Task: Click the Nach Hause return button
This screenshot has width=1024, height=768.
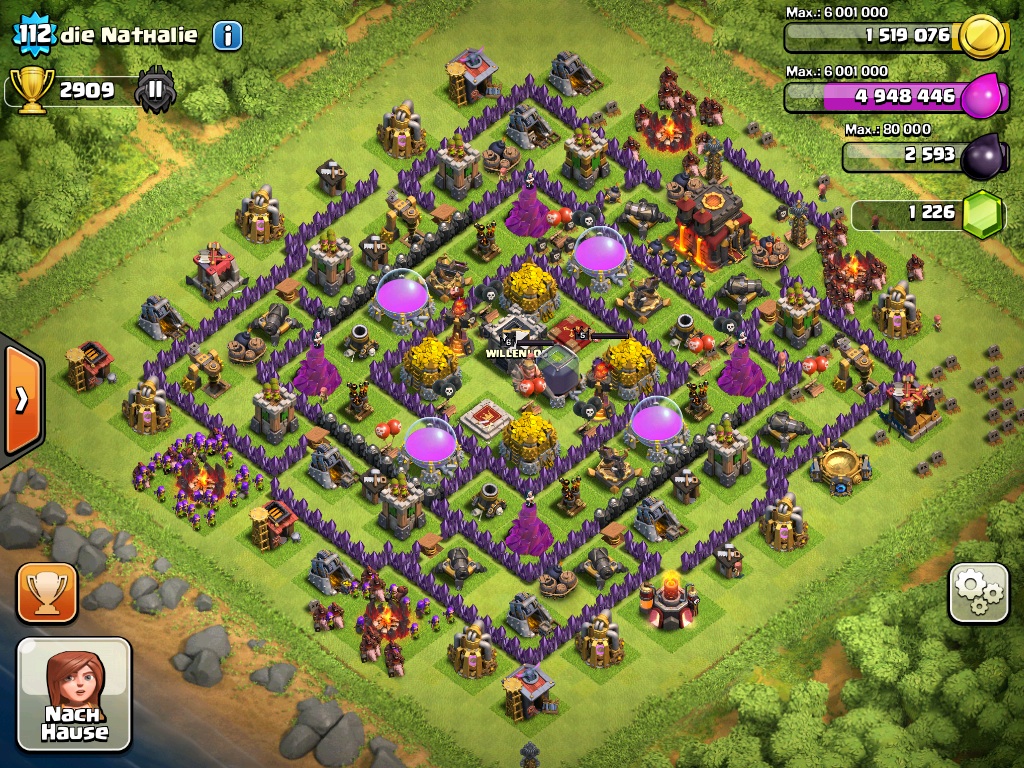Action: click(75, 694)
